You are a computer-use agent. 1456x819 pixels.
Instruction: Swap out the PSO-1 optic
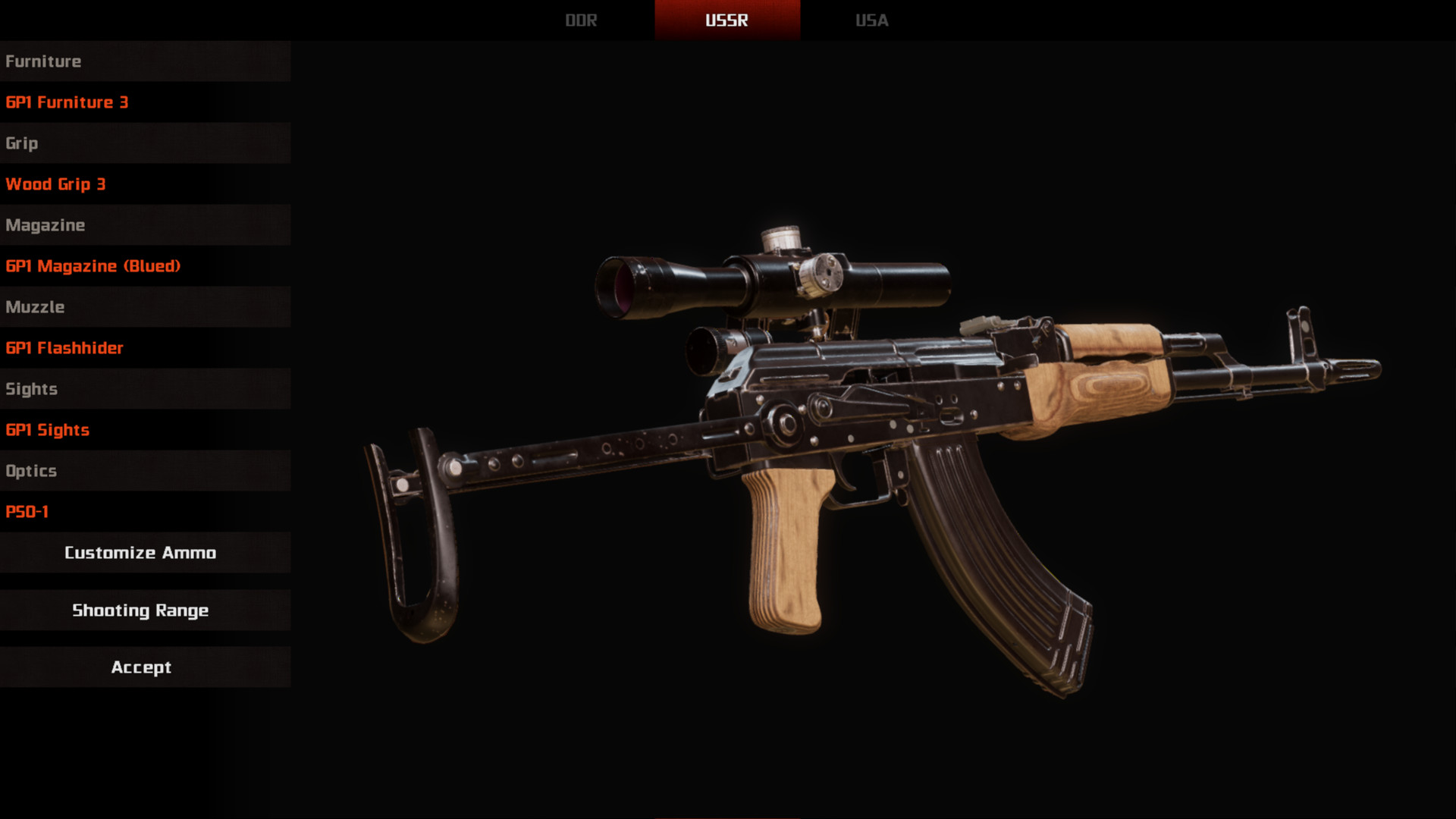click(27, 512)
